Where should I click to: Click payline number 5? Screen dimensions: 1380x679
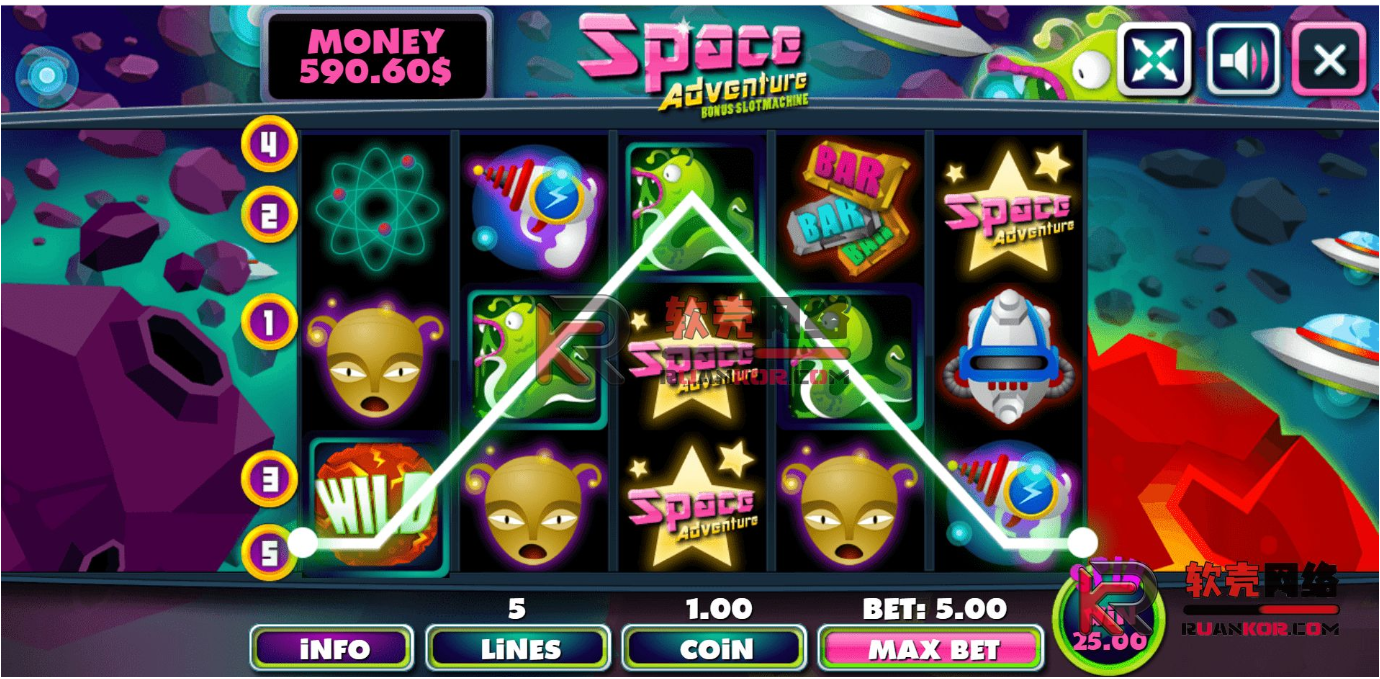pos(268,552)
